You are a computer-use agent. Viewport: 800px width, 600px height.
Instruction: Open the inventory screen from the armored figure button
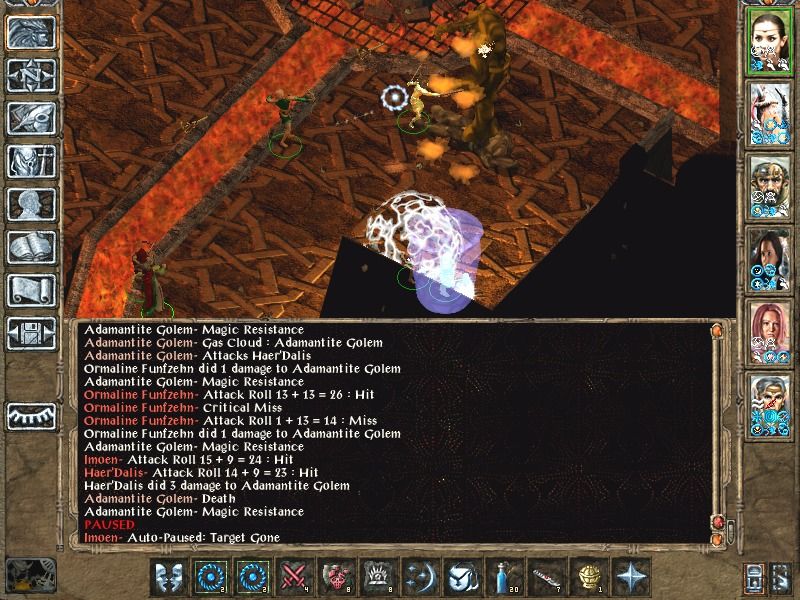coord(31,162)
